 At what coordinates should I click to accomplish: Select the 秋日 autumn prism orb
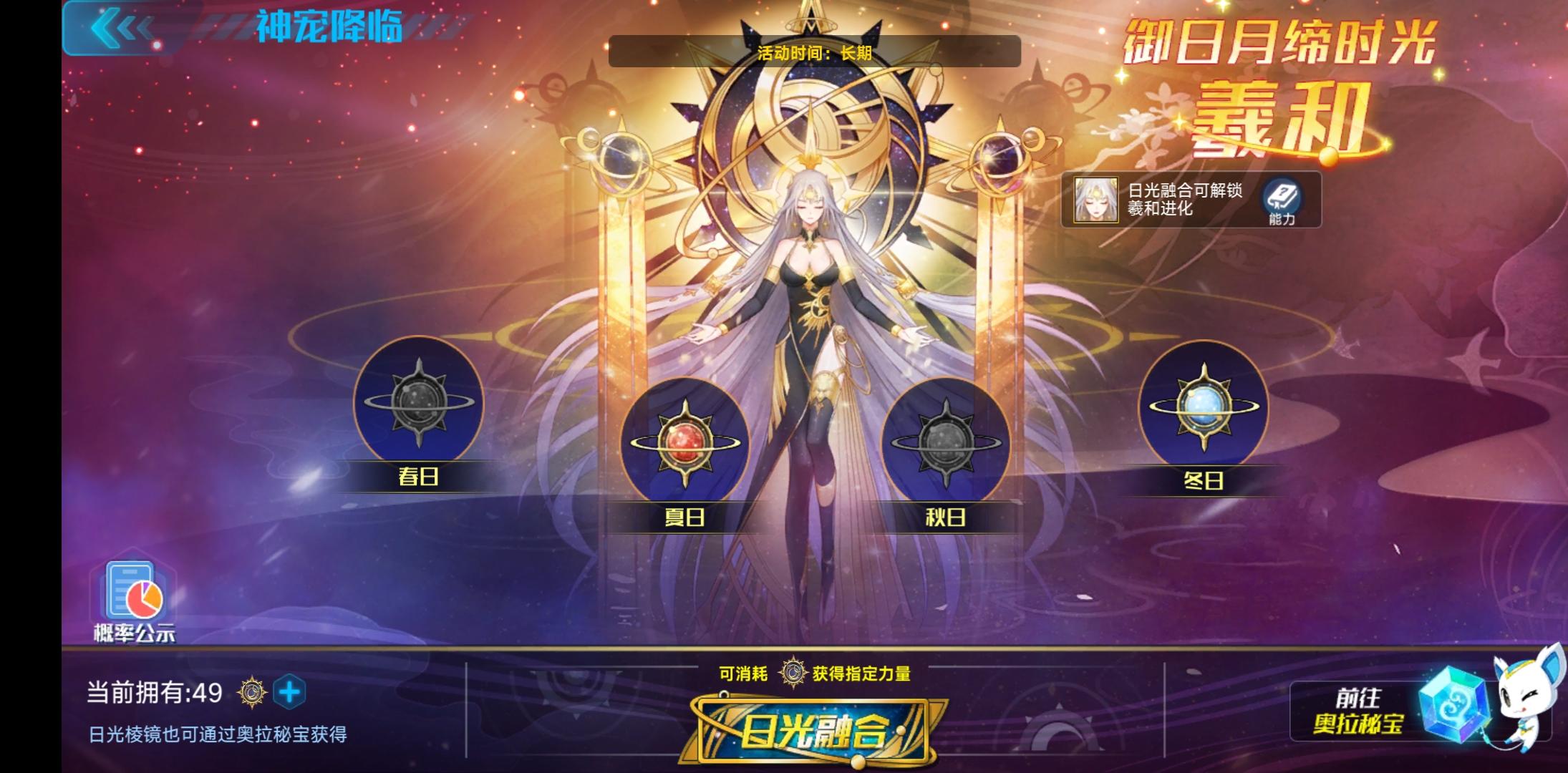point(947,442)
